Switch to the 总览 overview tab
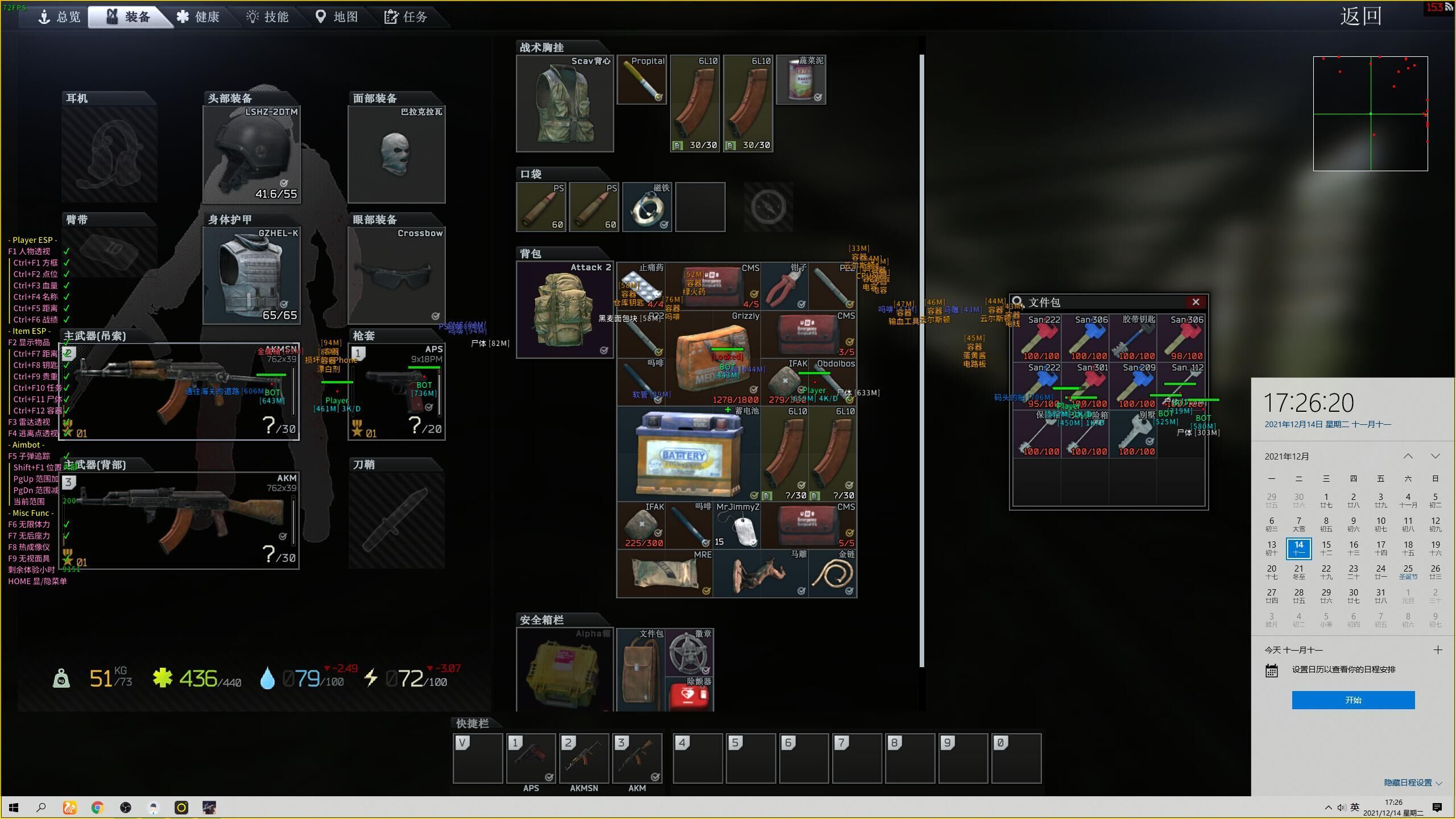Screen dimensions: 1456x819 click(x=60, y=16)
